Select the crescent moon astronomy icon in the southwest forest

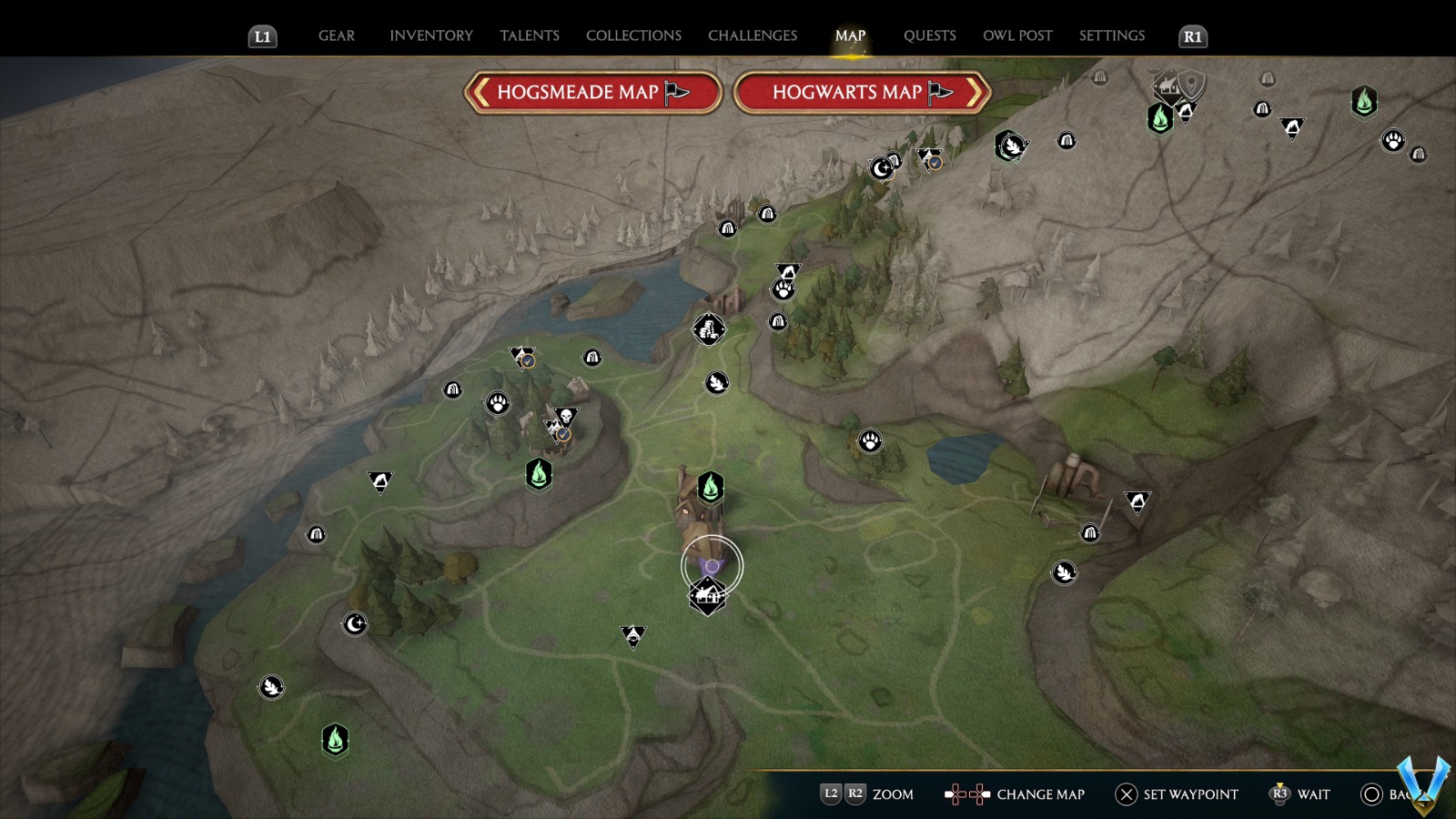point(356,624)
